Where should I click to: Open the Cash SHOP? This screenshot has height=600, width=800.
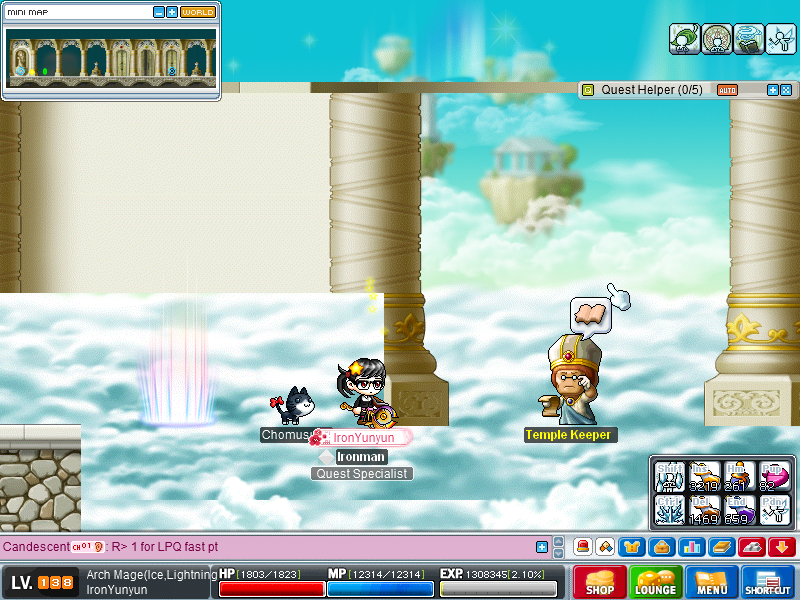tap(600, 583)
